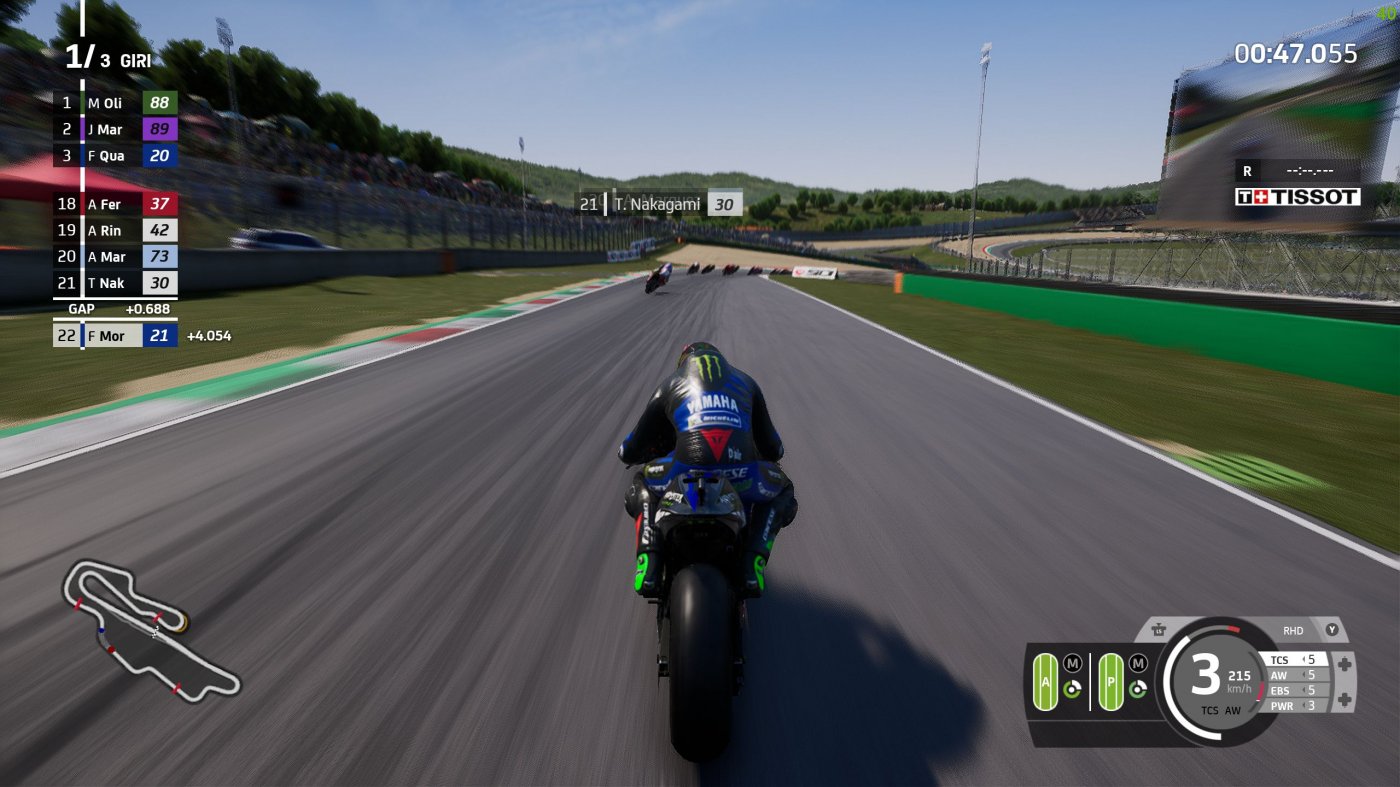1400x787 pixels.
Task: Click the Y button prompt beside RHD
Action: (x=1332, y=630)
